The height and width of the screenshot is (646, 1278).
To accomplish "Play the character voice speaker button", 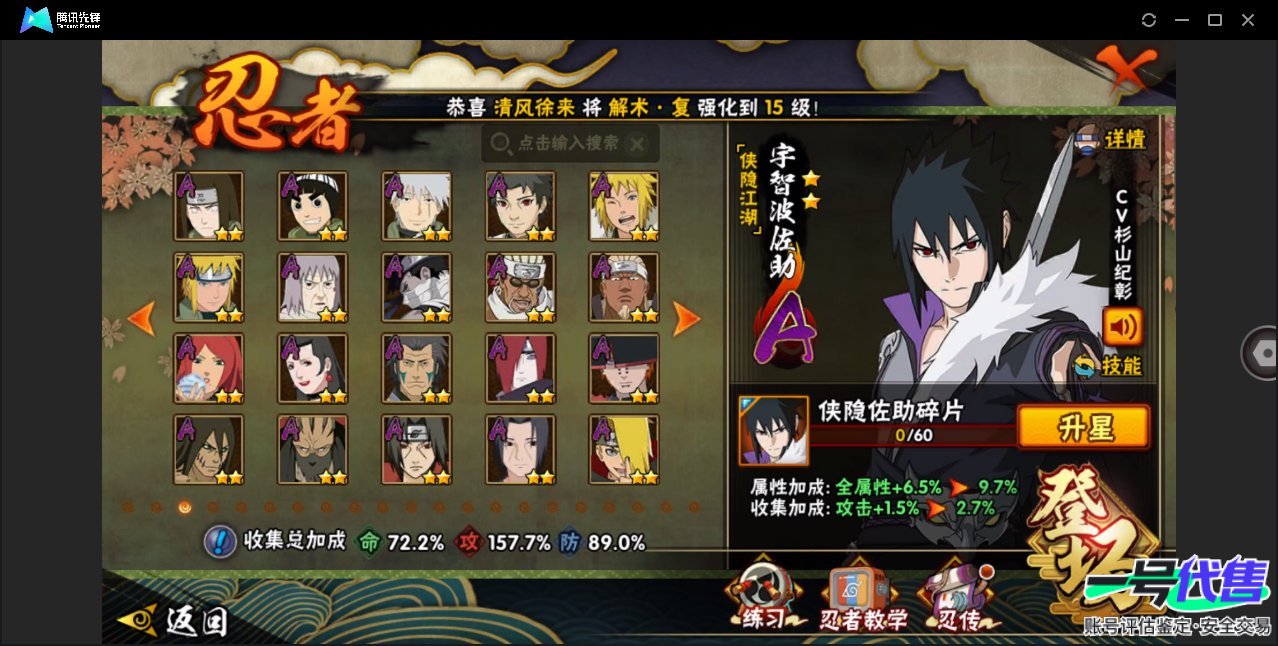I will [x=1122, y=326].
